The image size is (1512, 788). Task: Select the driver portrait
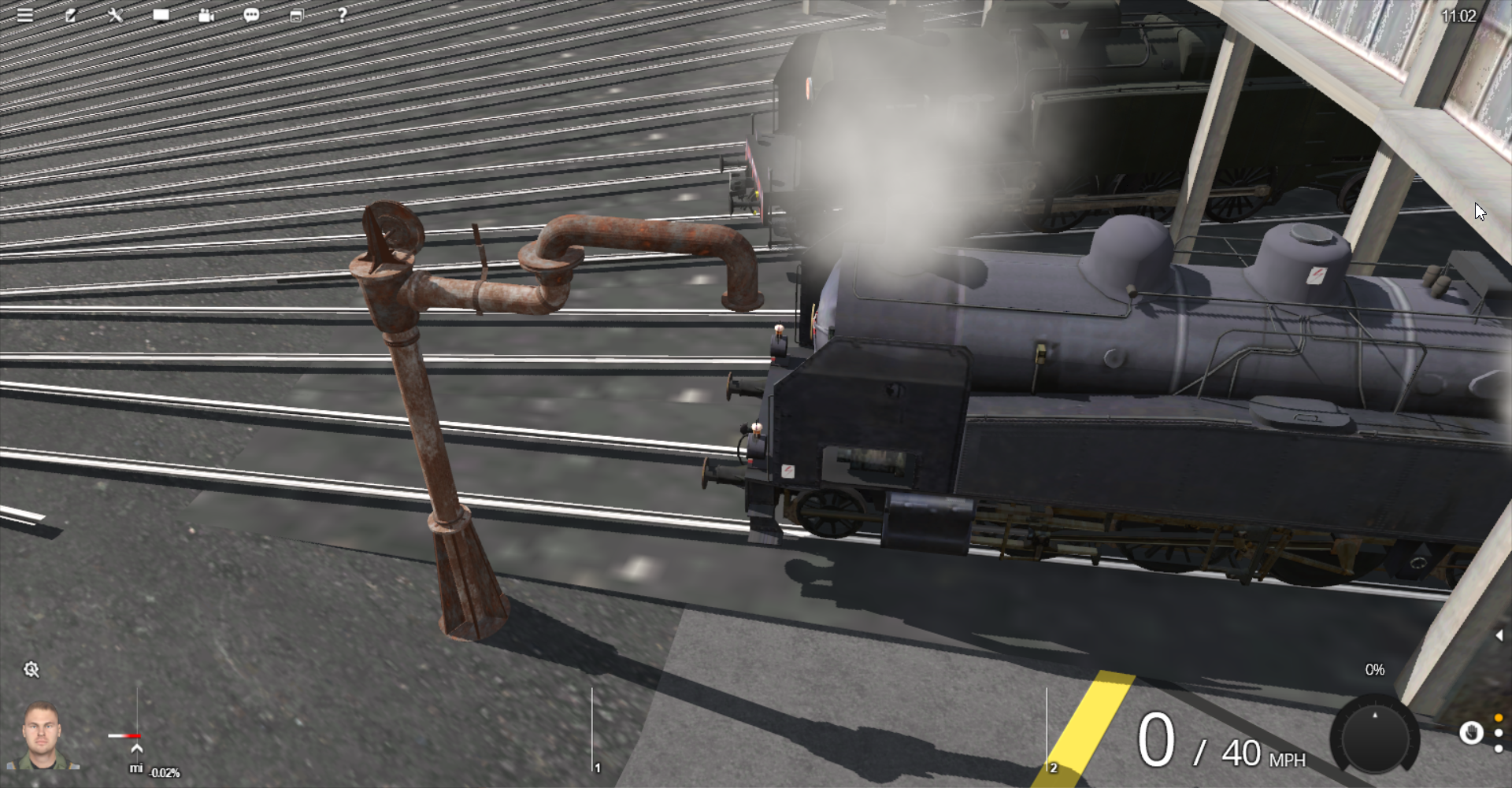(x=43, y=735)
